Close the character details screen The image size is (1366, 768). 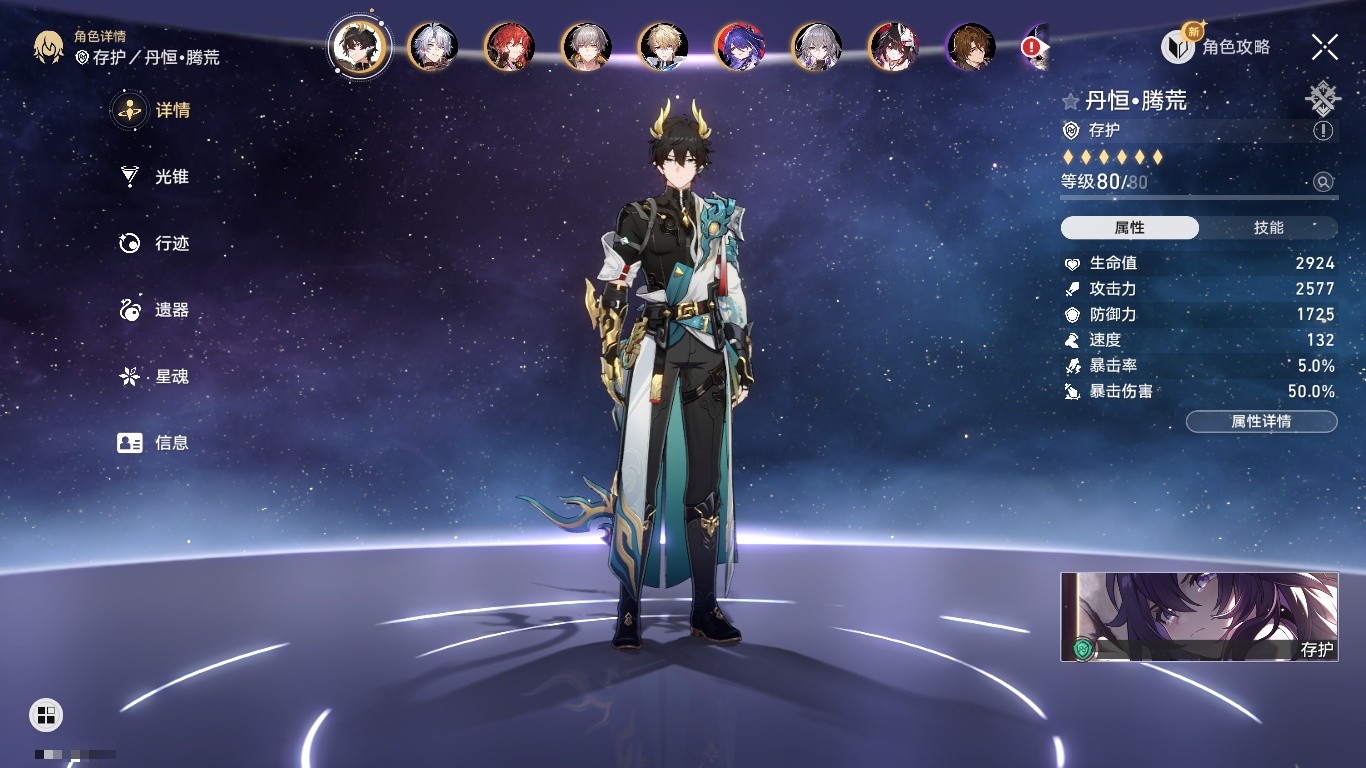point(1325,46)
